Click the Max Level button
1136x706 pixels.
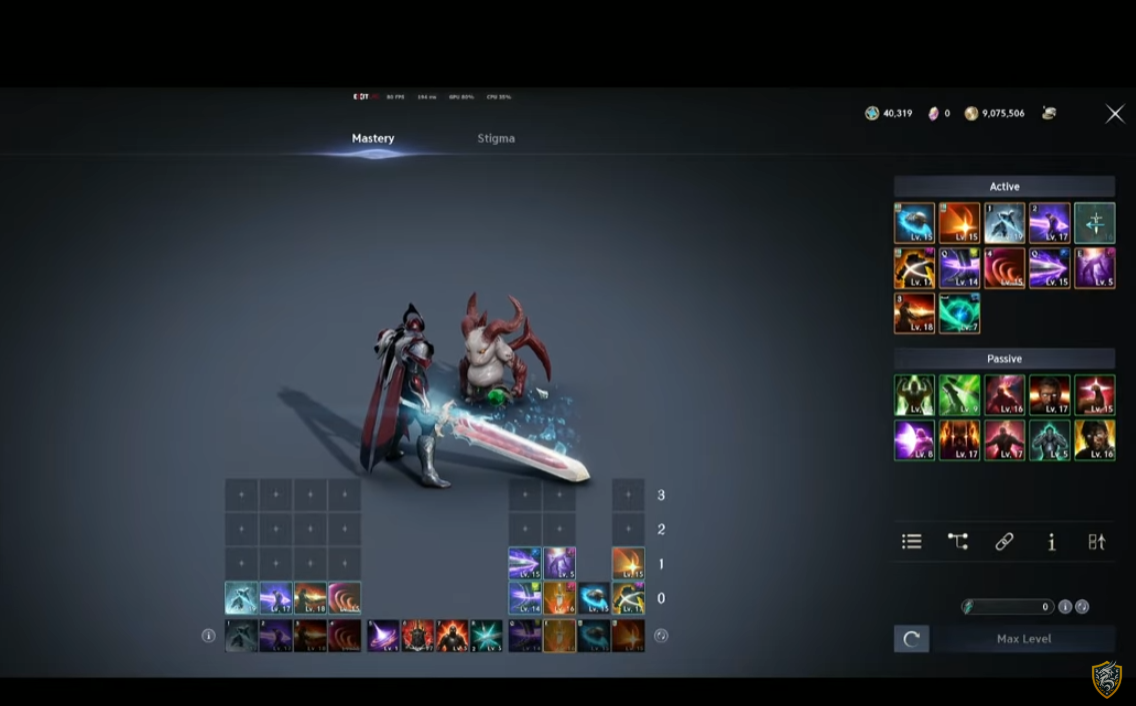[1023, 639]
